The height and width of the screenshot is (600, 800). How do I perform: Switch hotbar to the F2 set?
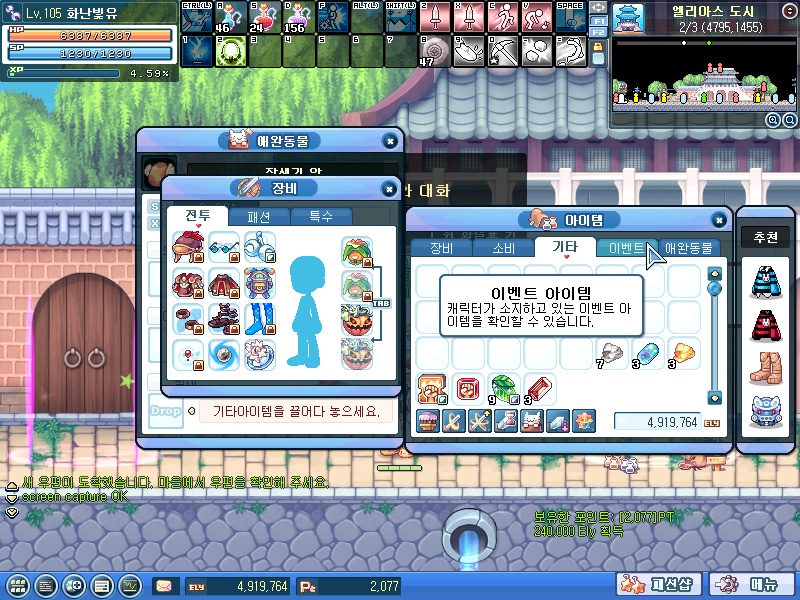(597, 33)
